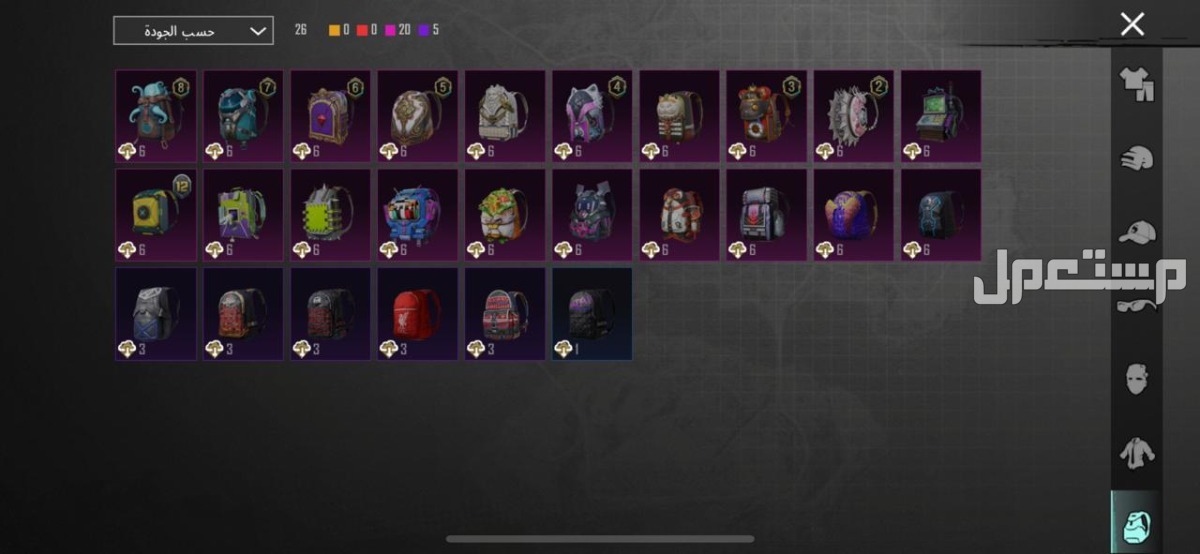Pick the spiked round pink backpack

853,116
